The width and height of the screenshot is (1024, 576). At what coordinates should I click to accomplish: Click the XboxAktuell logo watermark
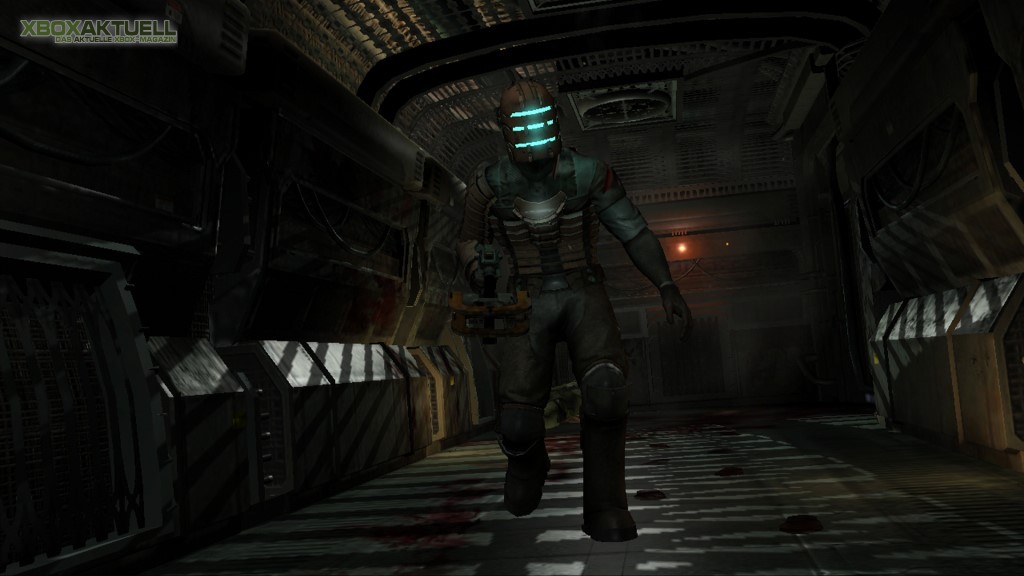point(97,31)
